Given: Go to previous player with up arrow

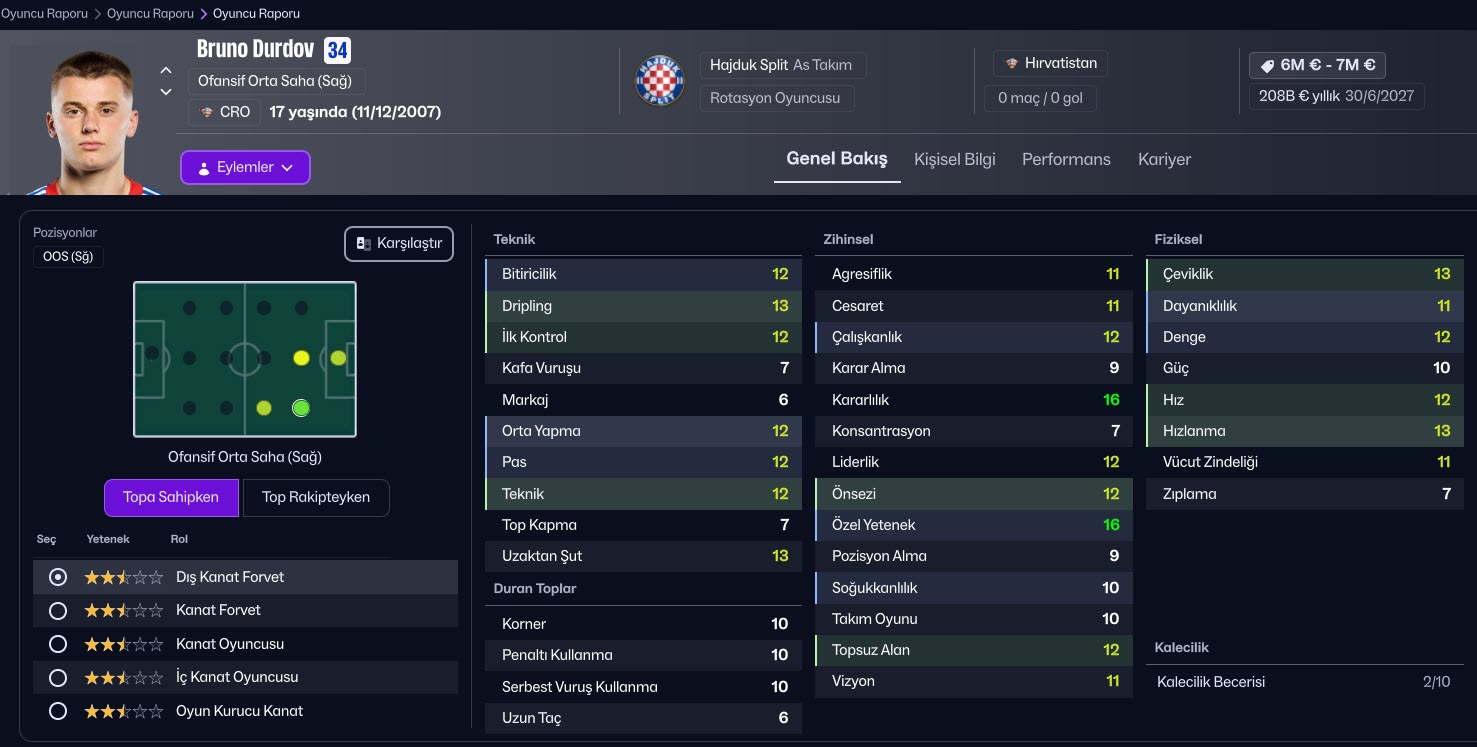Looking at the screenshot, I should click(x=166, y=71).
